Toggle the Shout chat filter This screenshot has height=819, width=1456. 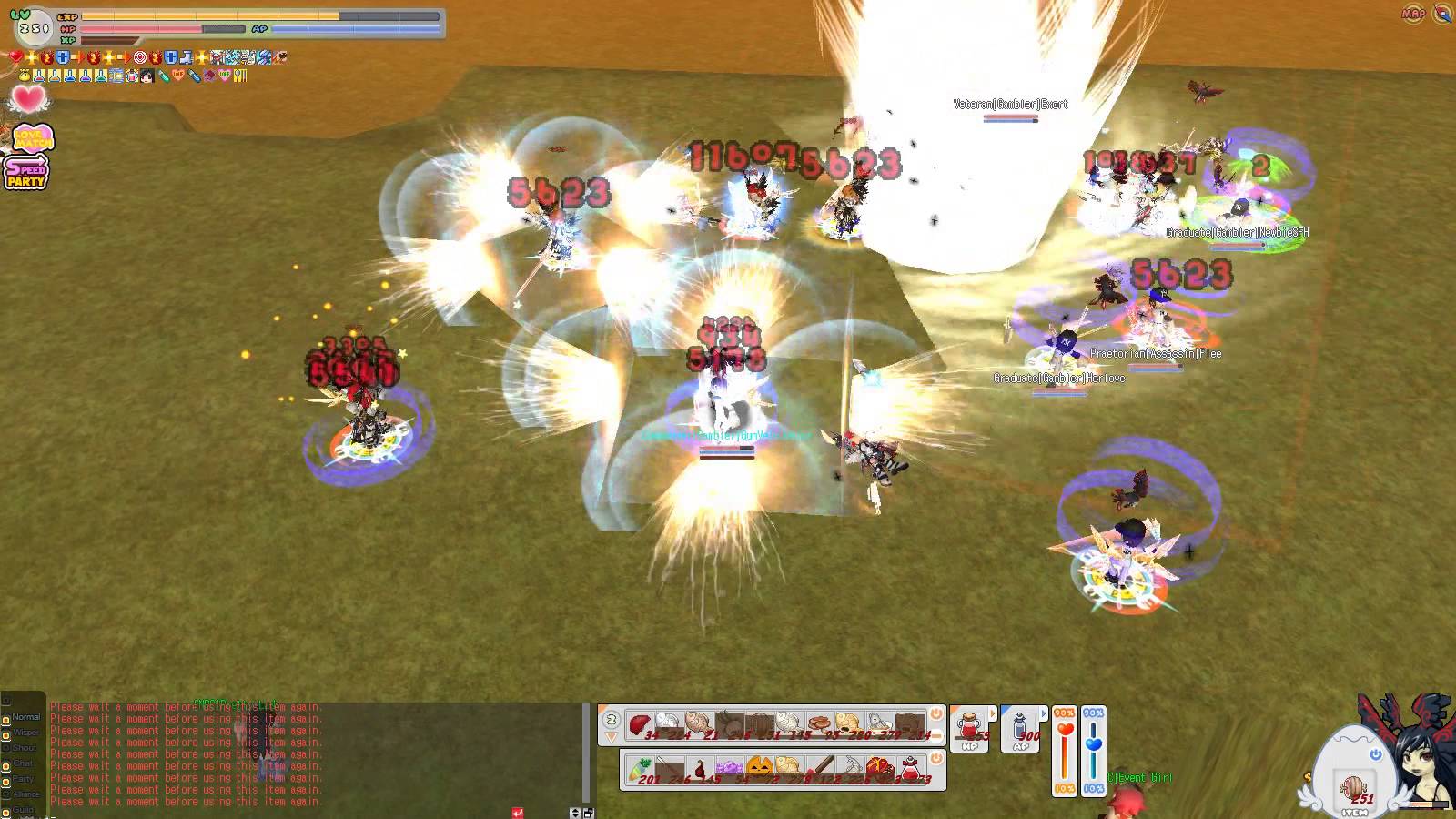pos(6,749)
